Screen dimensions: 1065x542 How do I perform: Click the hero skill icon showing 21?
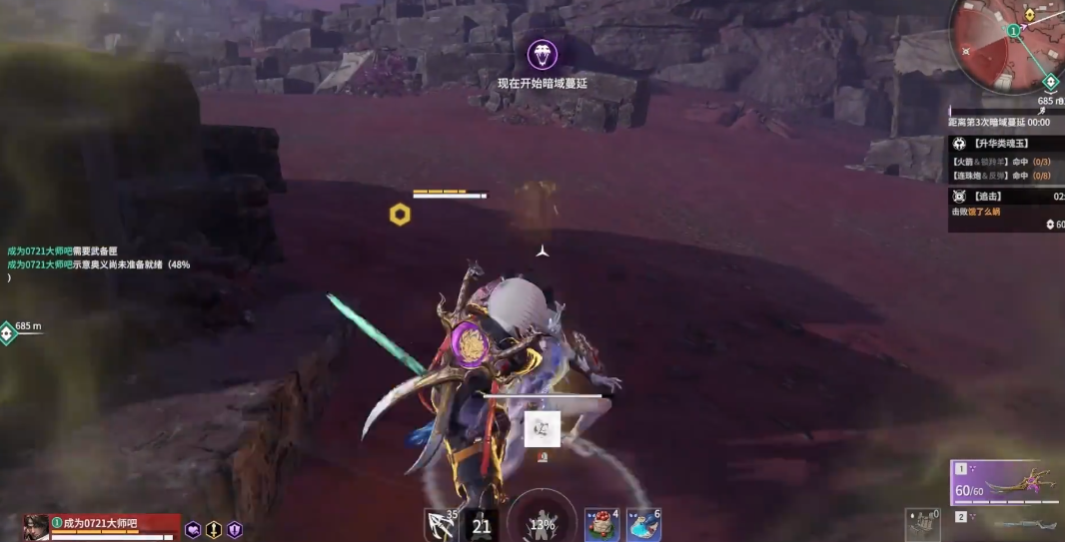pyautogui.click(x=482, y=525)
